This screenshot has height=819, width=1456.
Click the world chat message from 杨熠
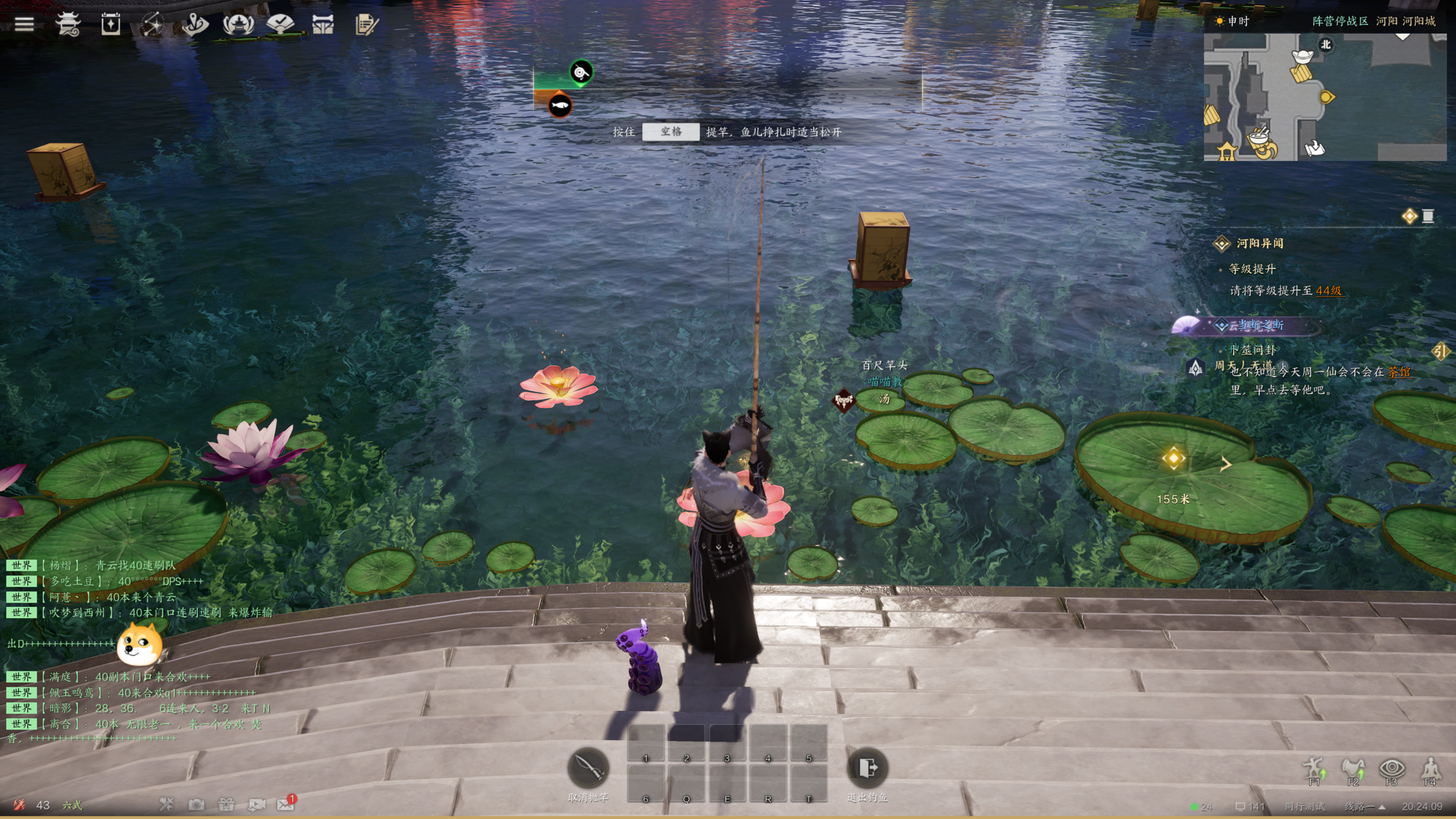(x=136, y=565)
